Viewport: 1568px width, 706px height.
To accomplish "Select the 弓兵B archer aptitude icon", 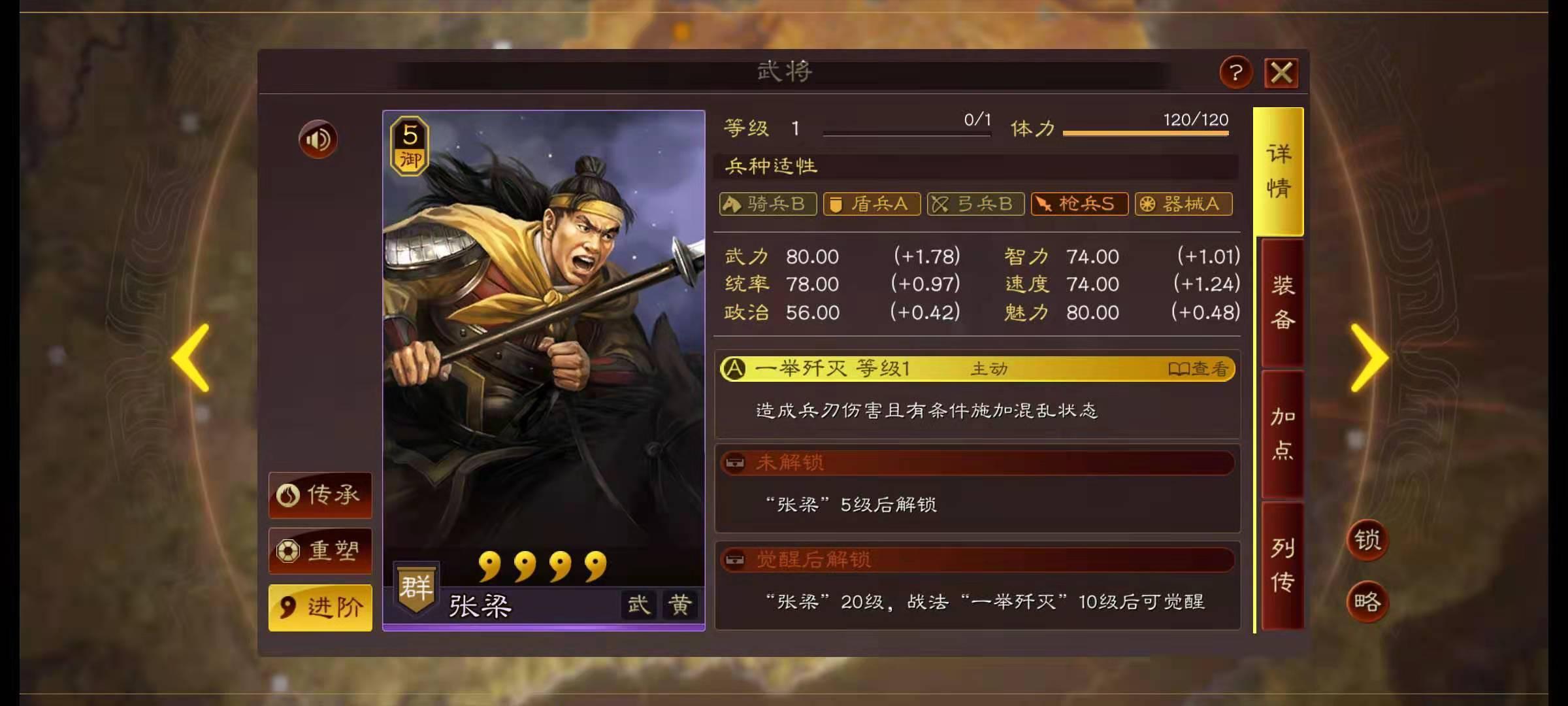I will [975, 204].
